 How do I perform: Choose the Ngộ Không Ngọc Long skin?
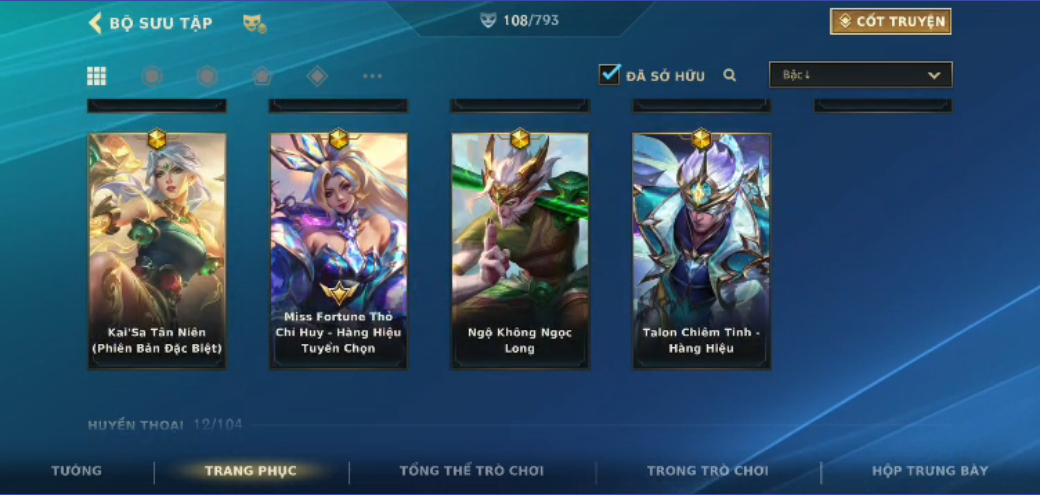pos(520,250)
